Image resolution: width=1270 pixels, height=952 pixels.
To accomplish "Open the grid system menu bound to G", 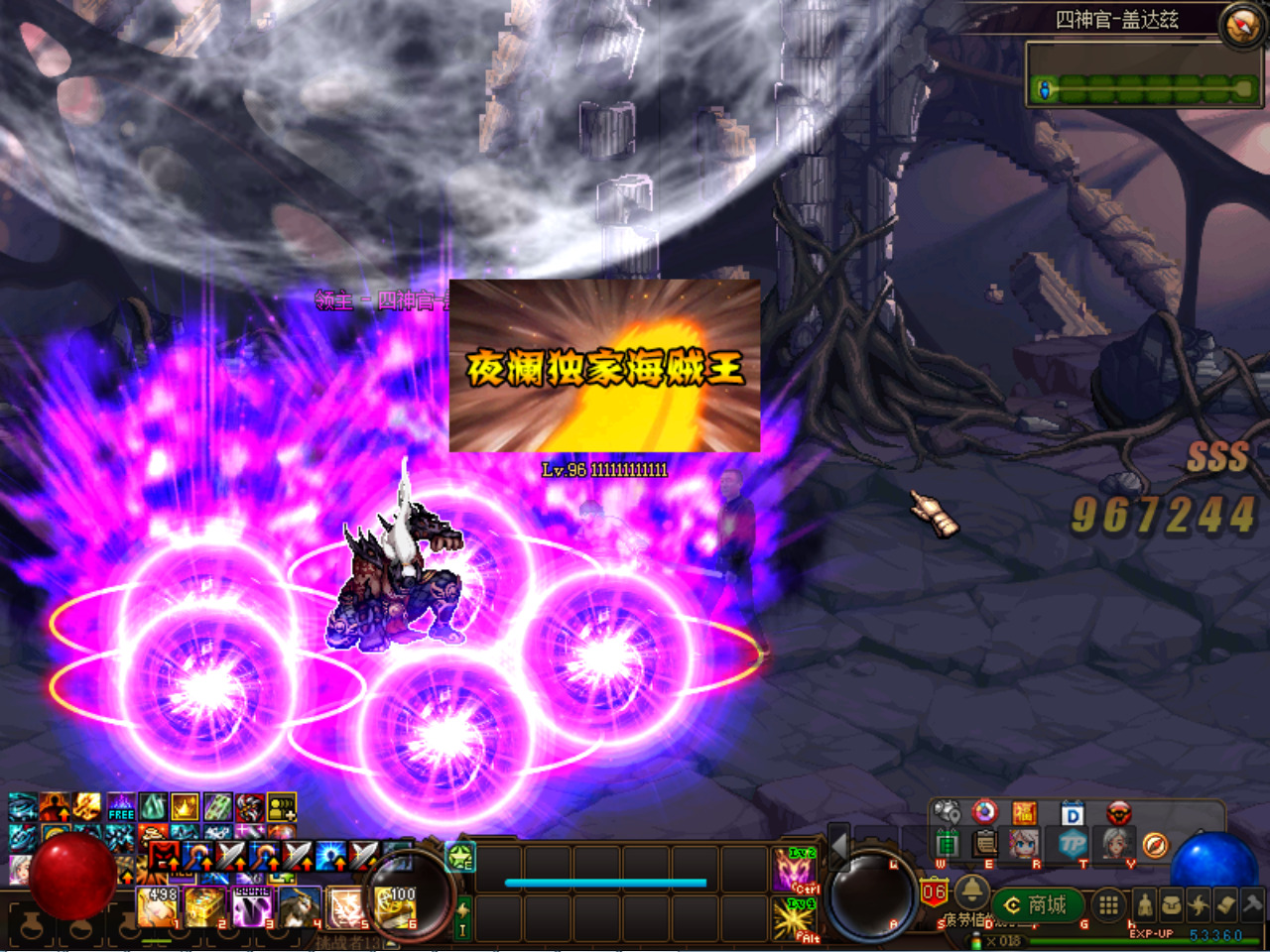I will point(1107,904).
